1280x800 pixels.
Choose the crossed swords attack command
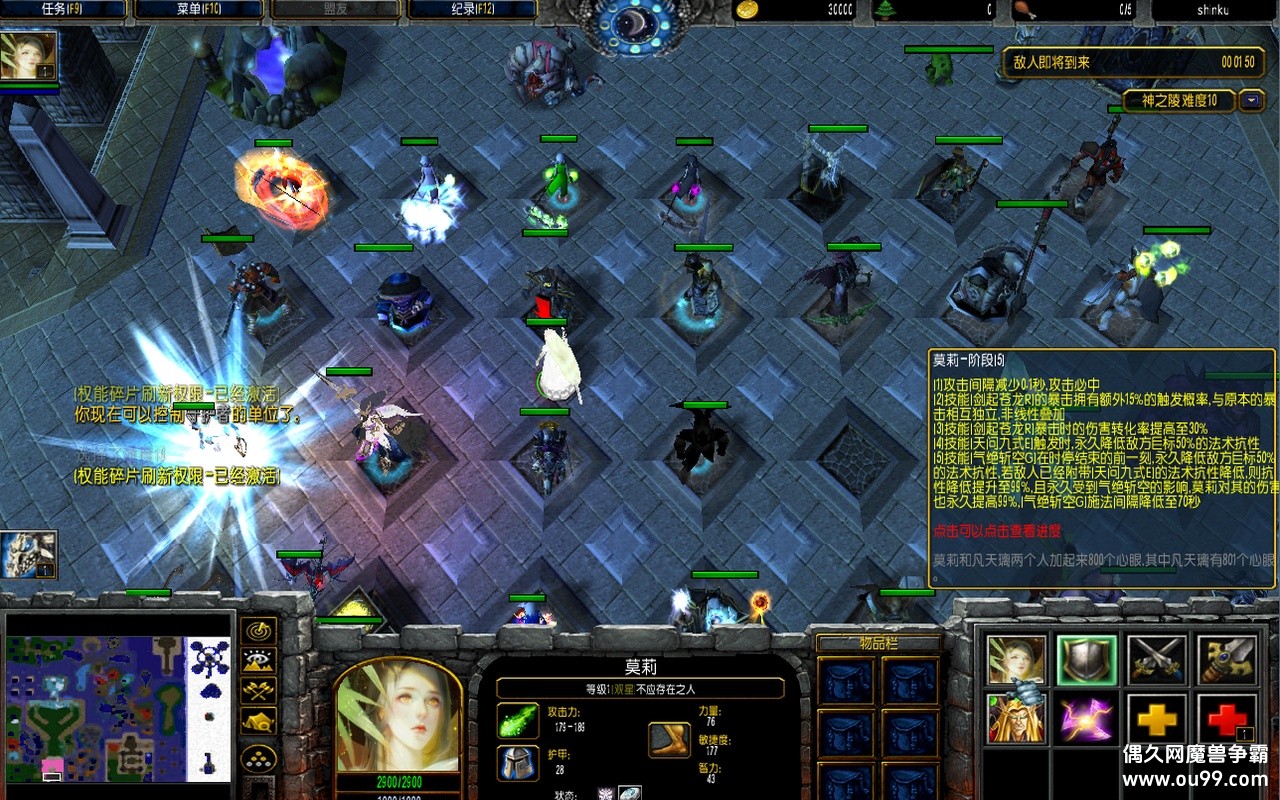point(1157,659)
